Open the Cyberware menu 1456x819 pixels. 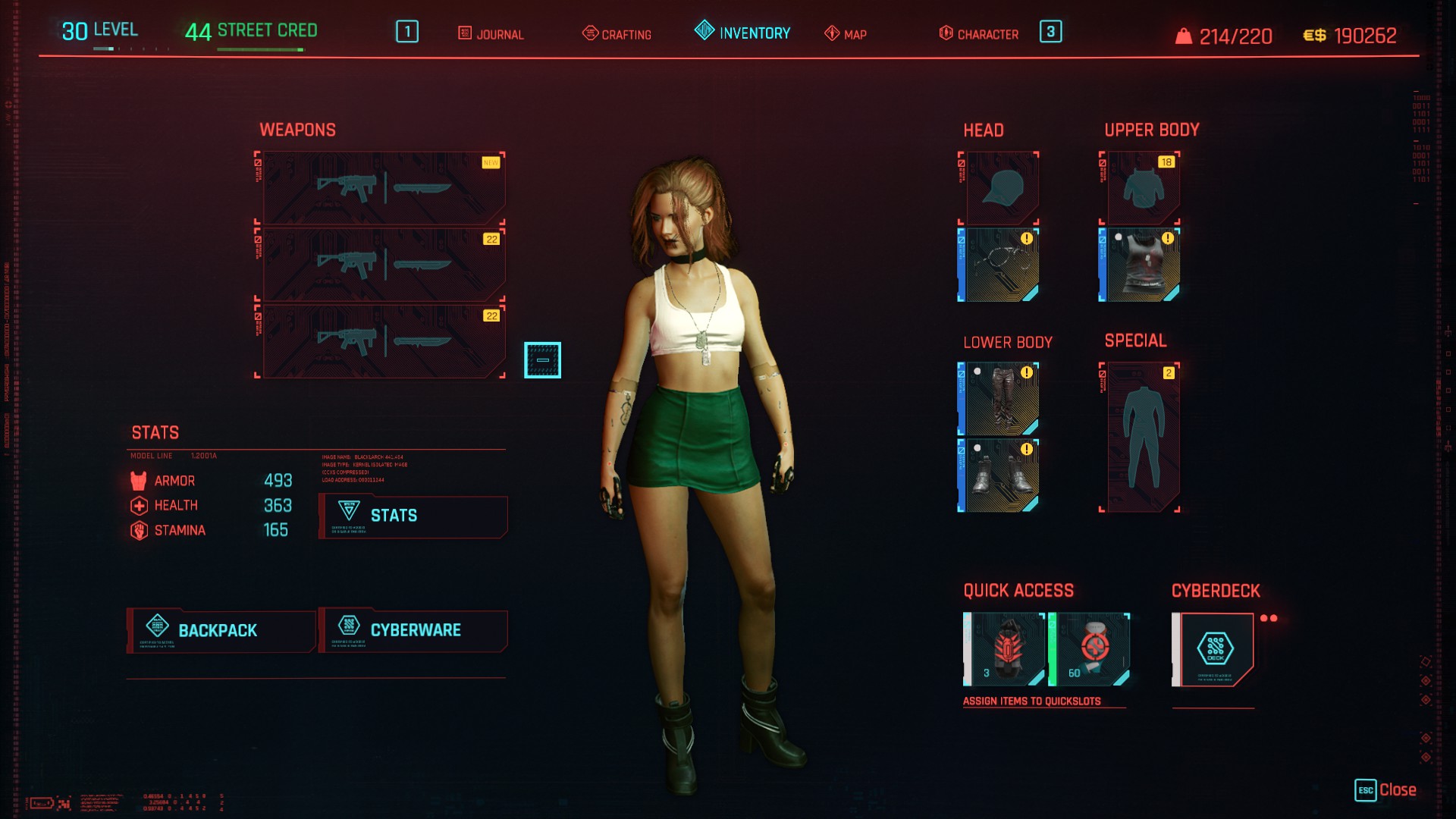[413, 630]
